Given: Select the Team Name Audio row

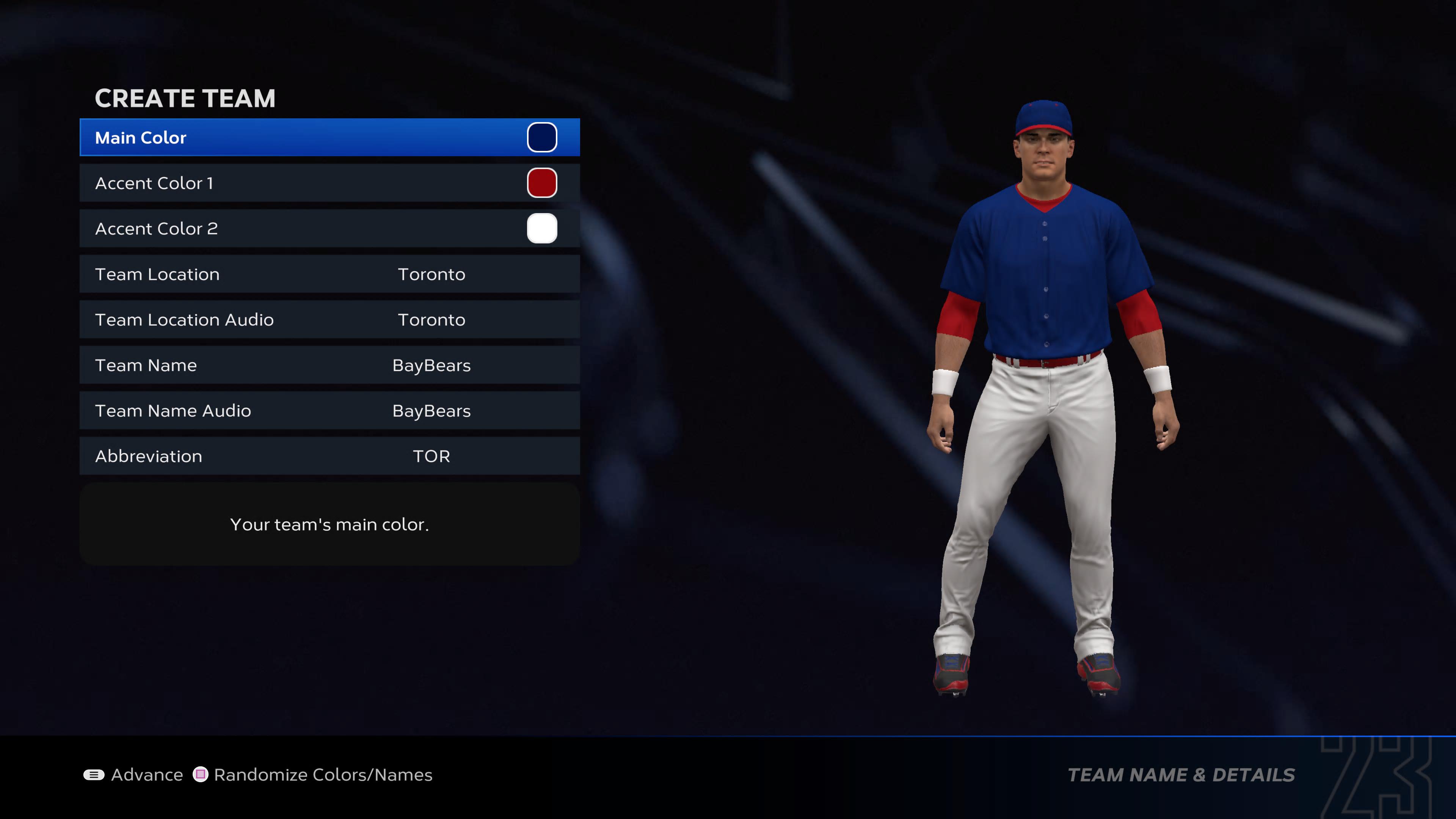Looking at the screenshot, I should [x=329, y=411].
